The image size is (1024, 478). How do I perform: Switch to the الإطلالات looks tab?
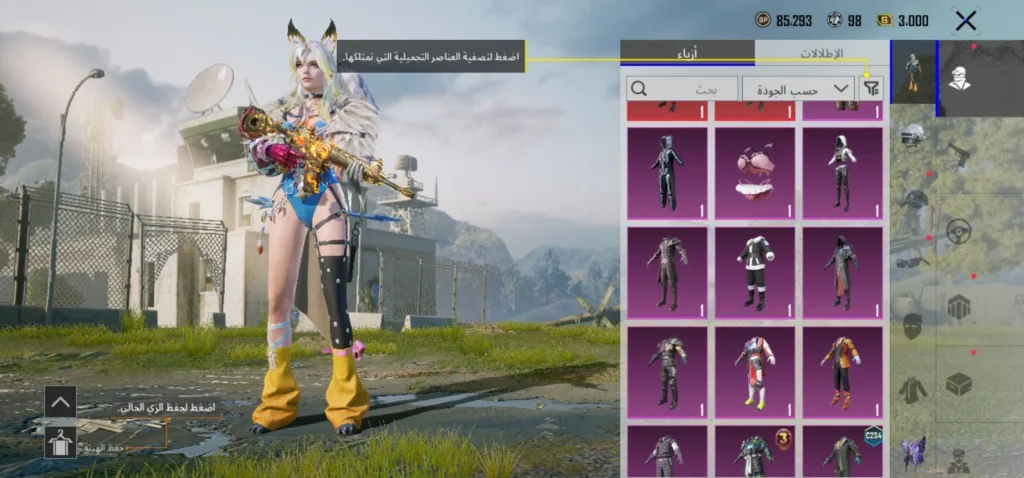(x=822, y=53)
